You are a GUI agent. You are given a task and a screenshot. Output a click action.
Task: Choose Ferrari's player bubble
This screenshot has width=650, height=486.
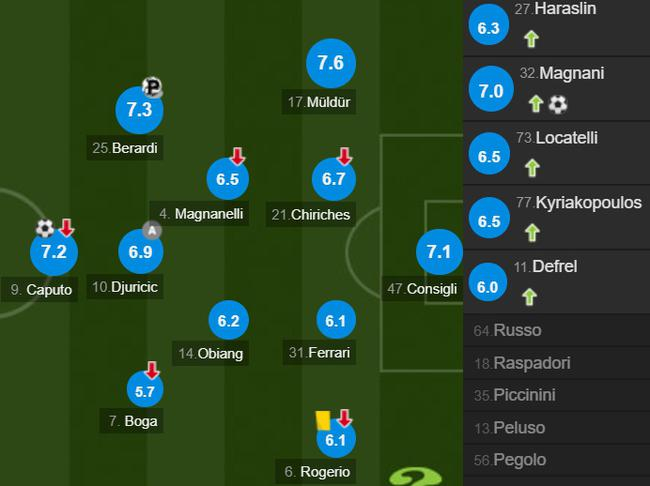334,321
